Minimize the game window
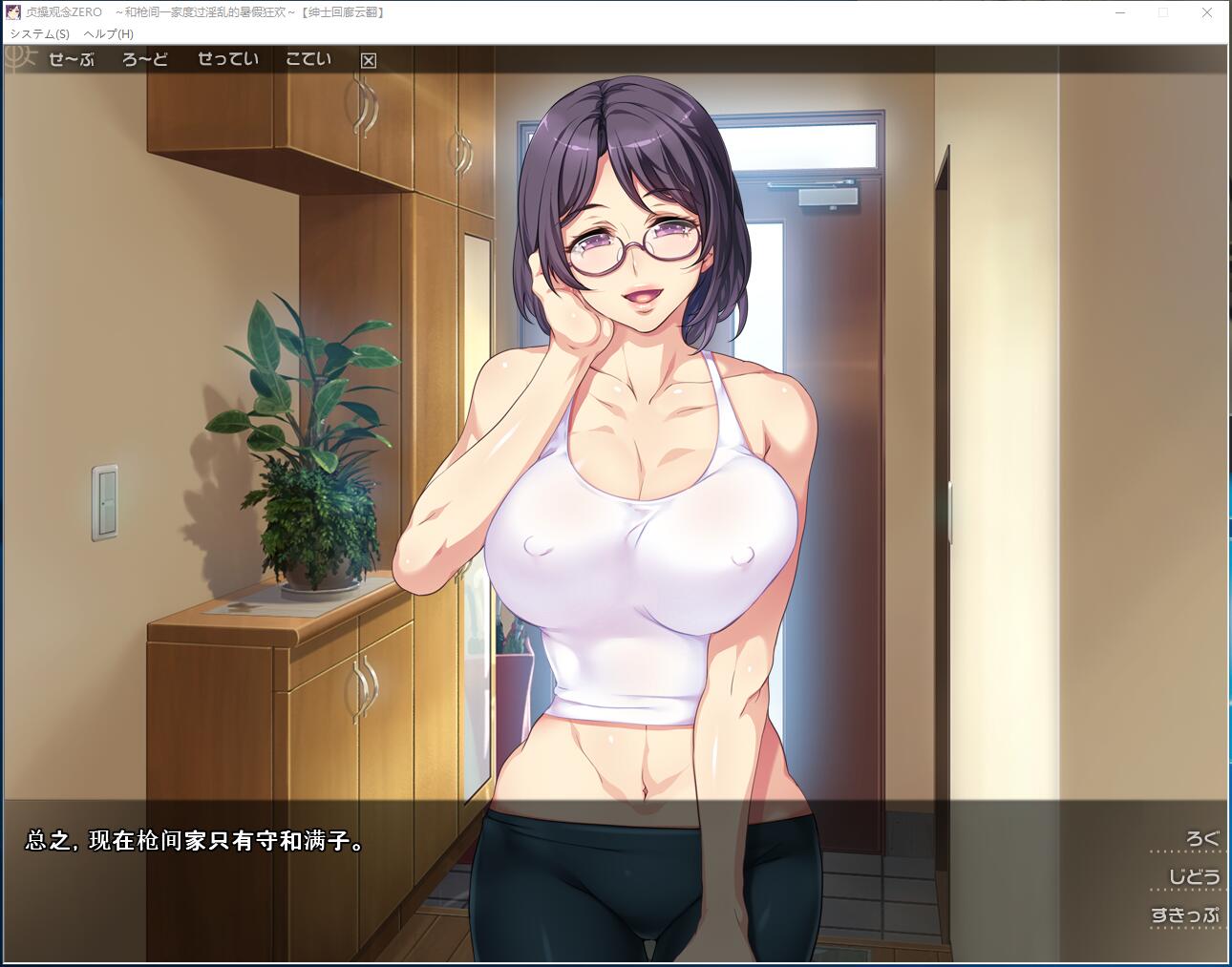1232x967 pixels. tap(1120, 12)
